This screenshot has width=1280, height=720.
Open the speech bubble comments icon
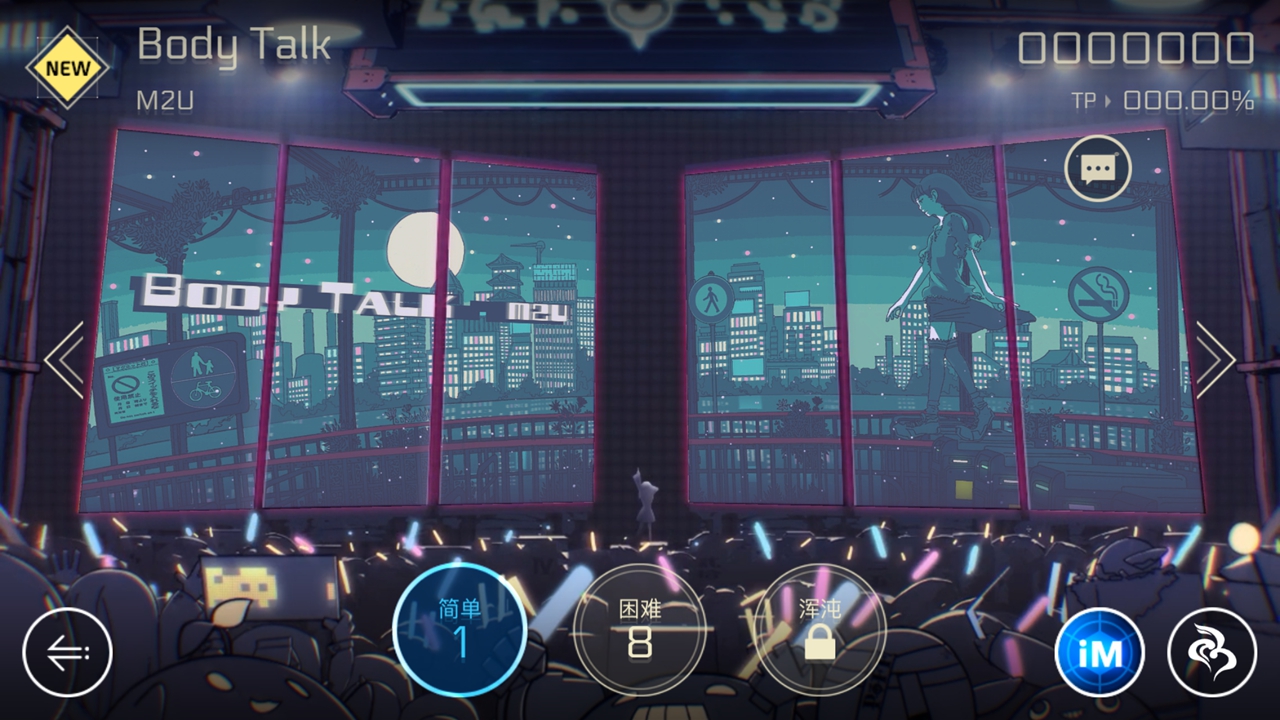[x=1098, y=168]
